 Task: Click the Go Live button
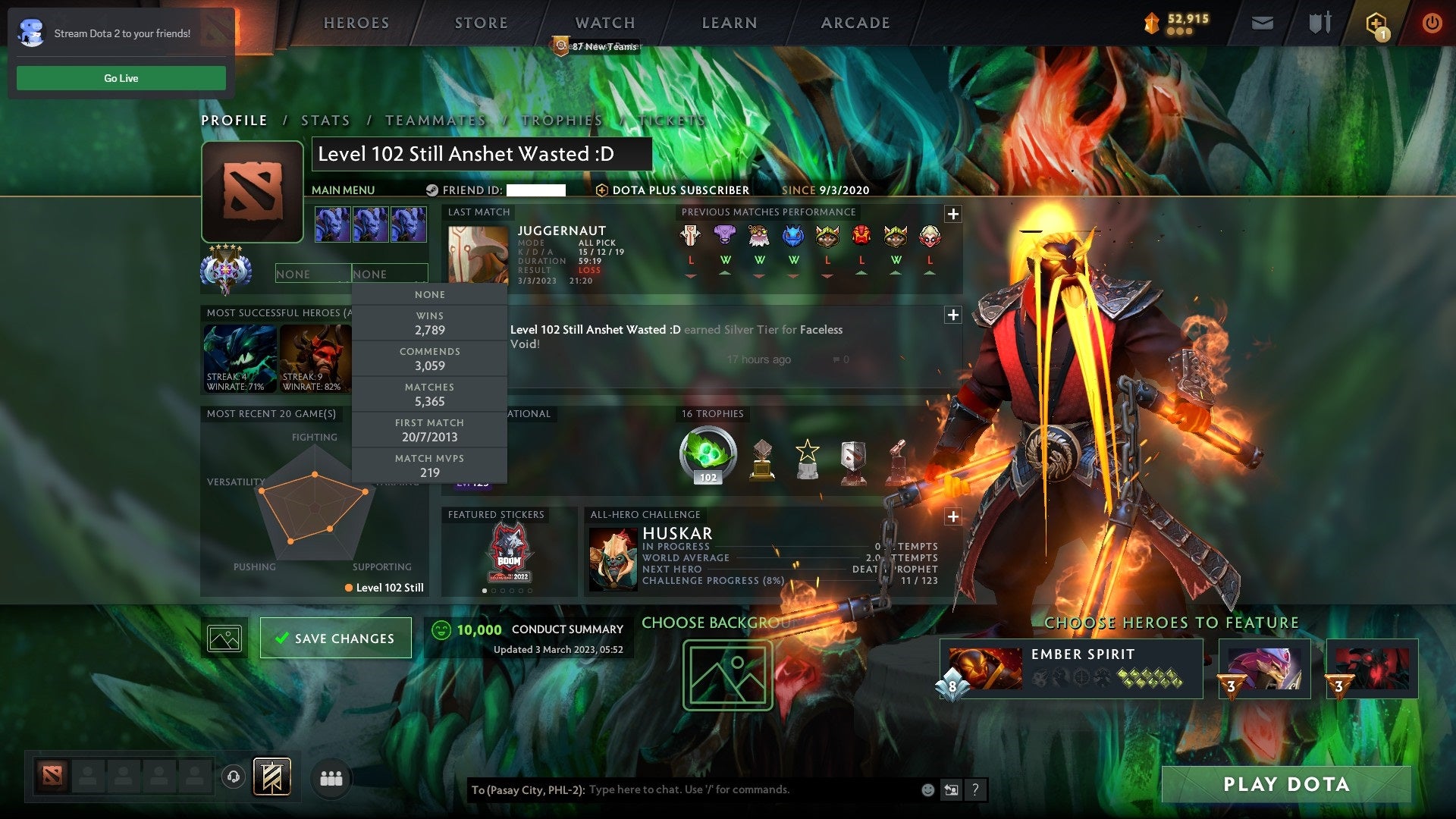click(121, 77)
